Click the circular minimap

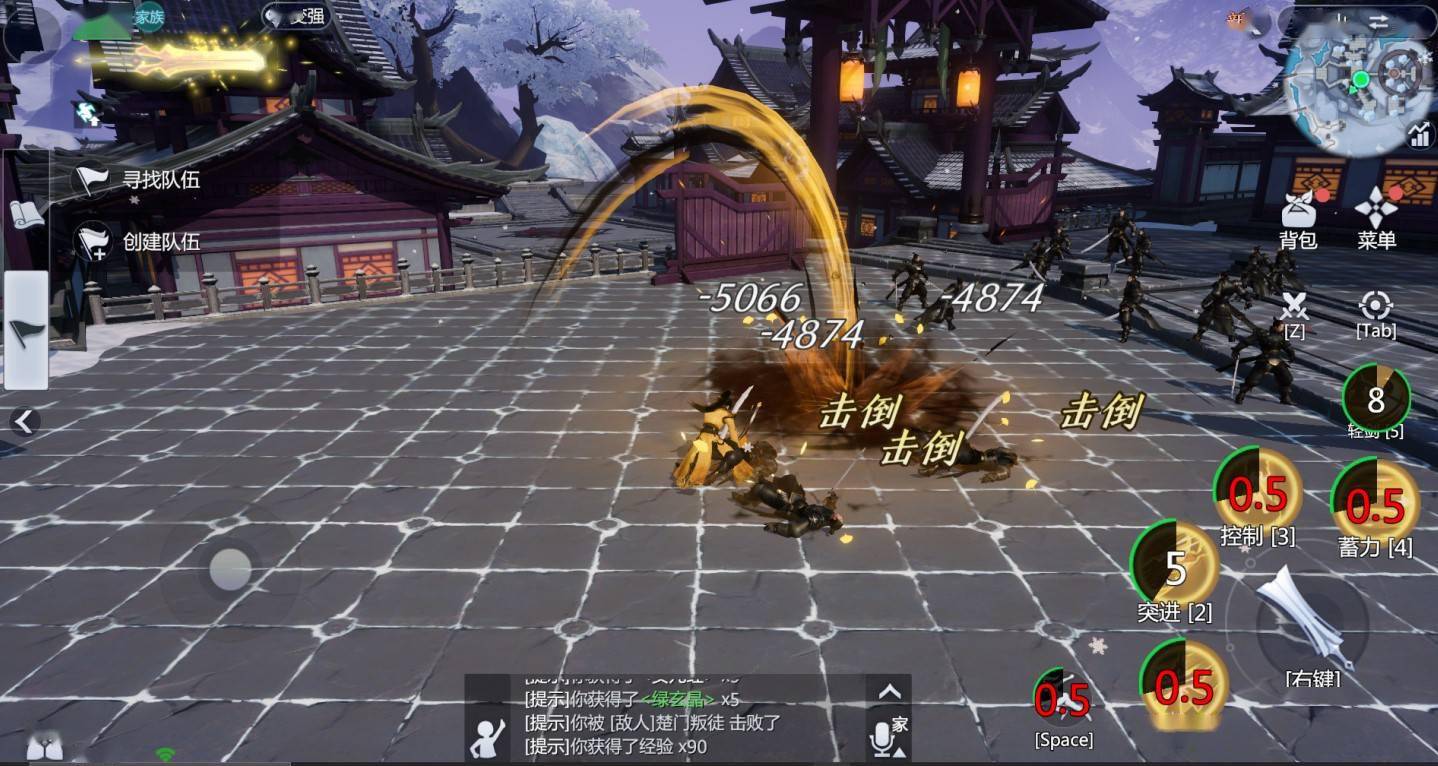[x=1358, y=82]
